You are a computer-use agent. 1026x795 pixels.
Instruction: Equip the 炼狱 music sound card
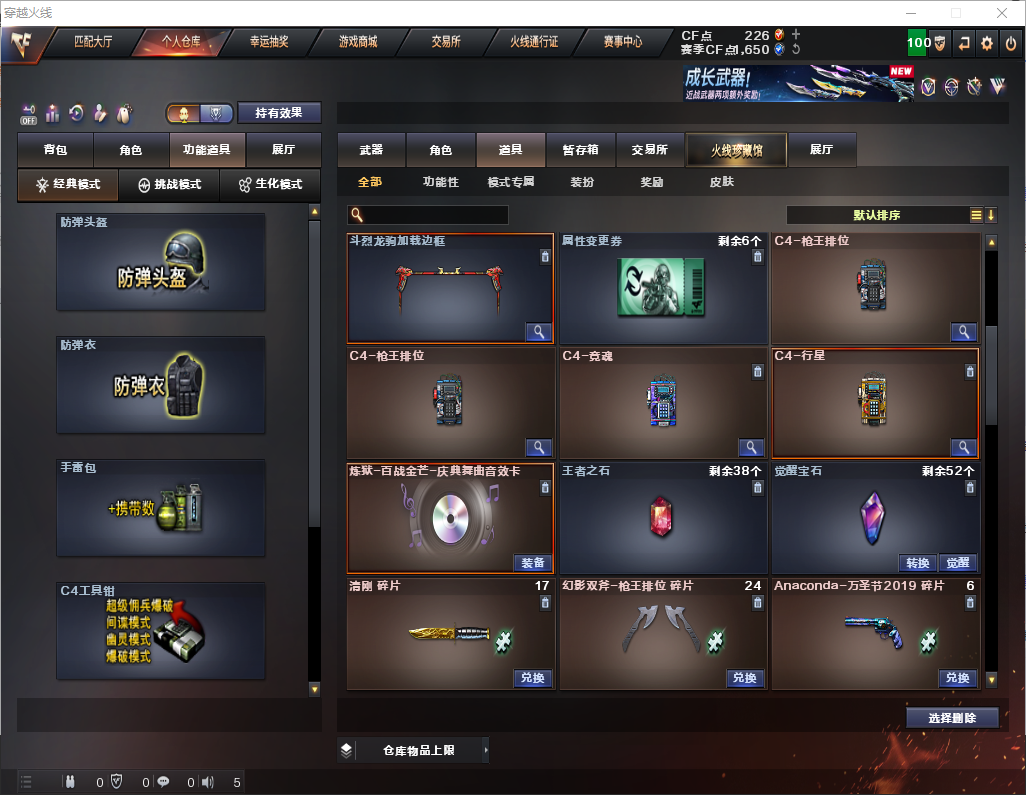tap(533, 562)
